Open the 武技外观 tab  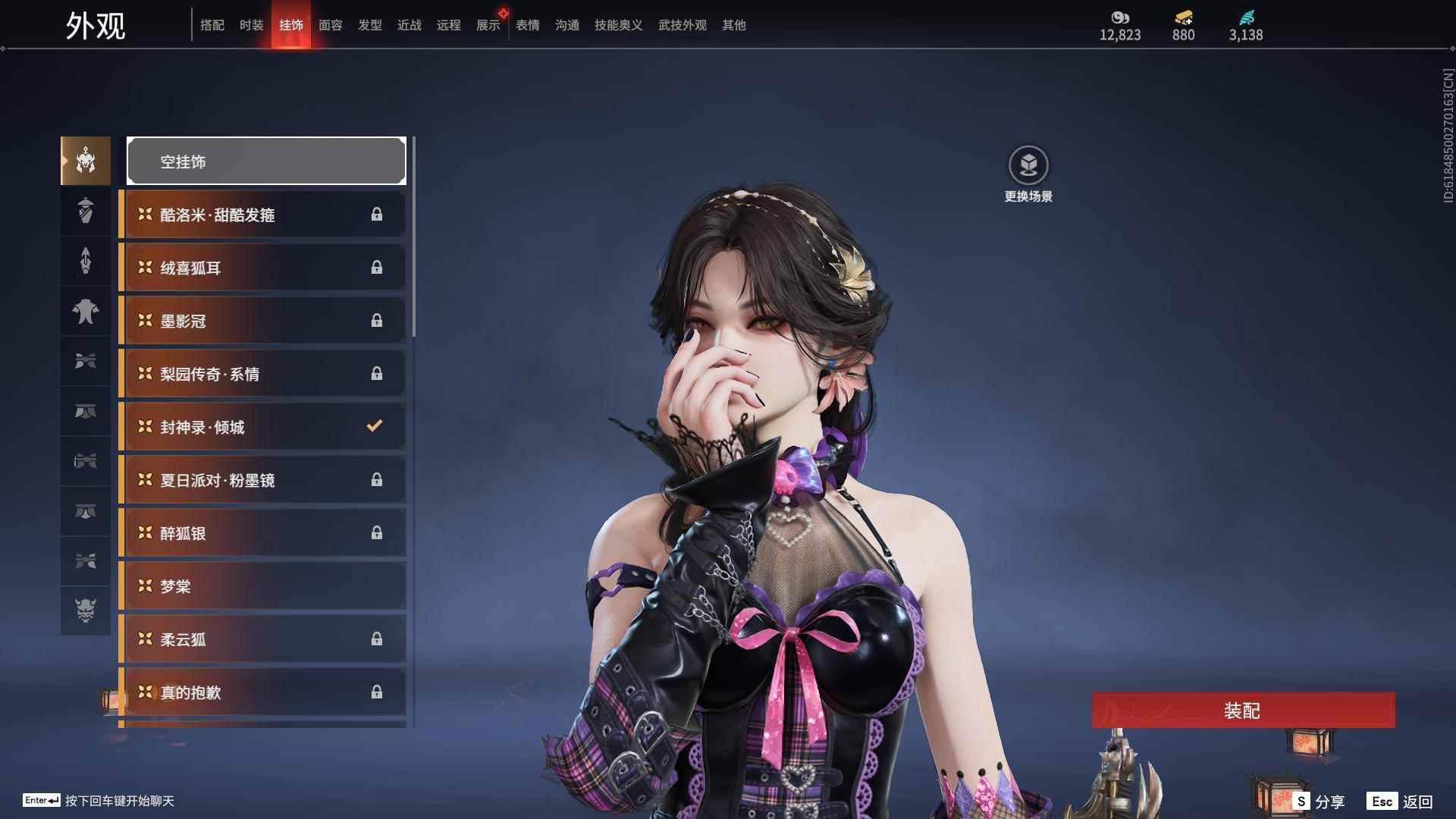(682, 25)
